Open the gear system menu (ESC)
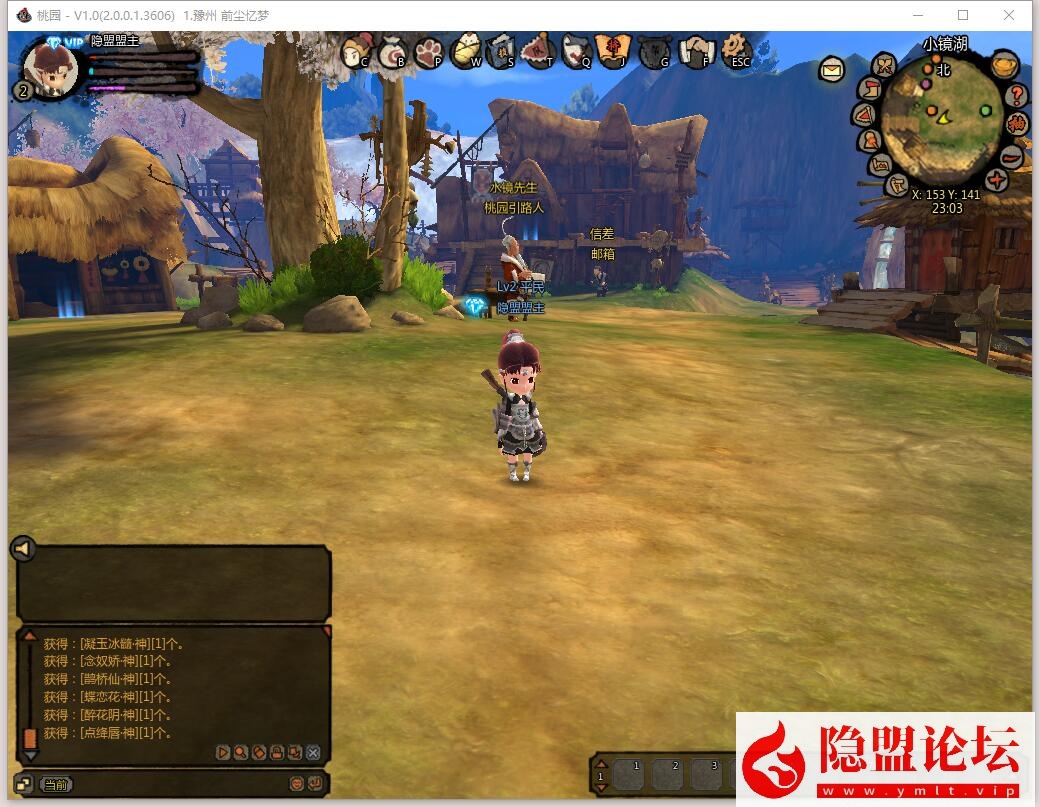Image resolution: width=1040 pixels, height=807 pixels. [x=737, y=49]
